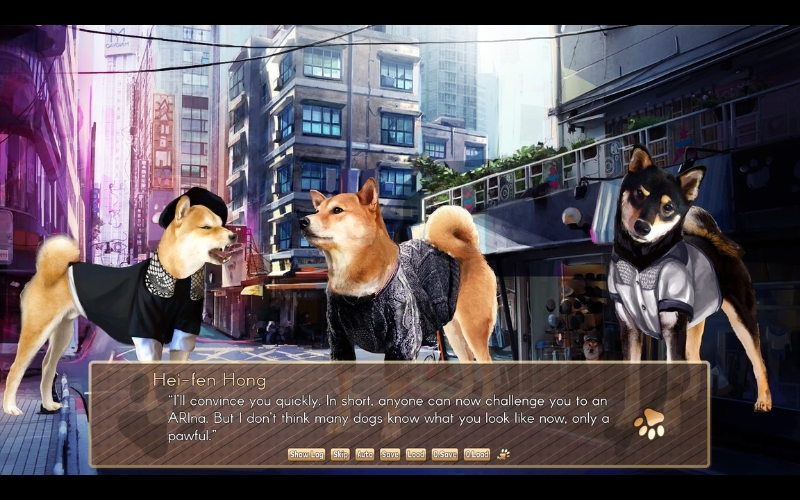Open the Show Log history
Viewport: 800px width, 500px height.
click(x=306, y=454)
